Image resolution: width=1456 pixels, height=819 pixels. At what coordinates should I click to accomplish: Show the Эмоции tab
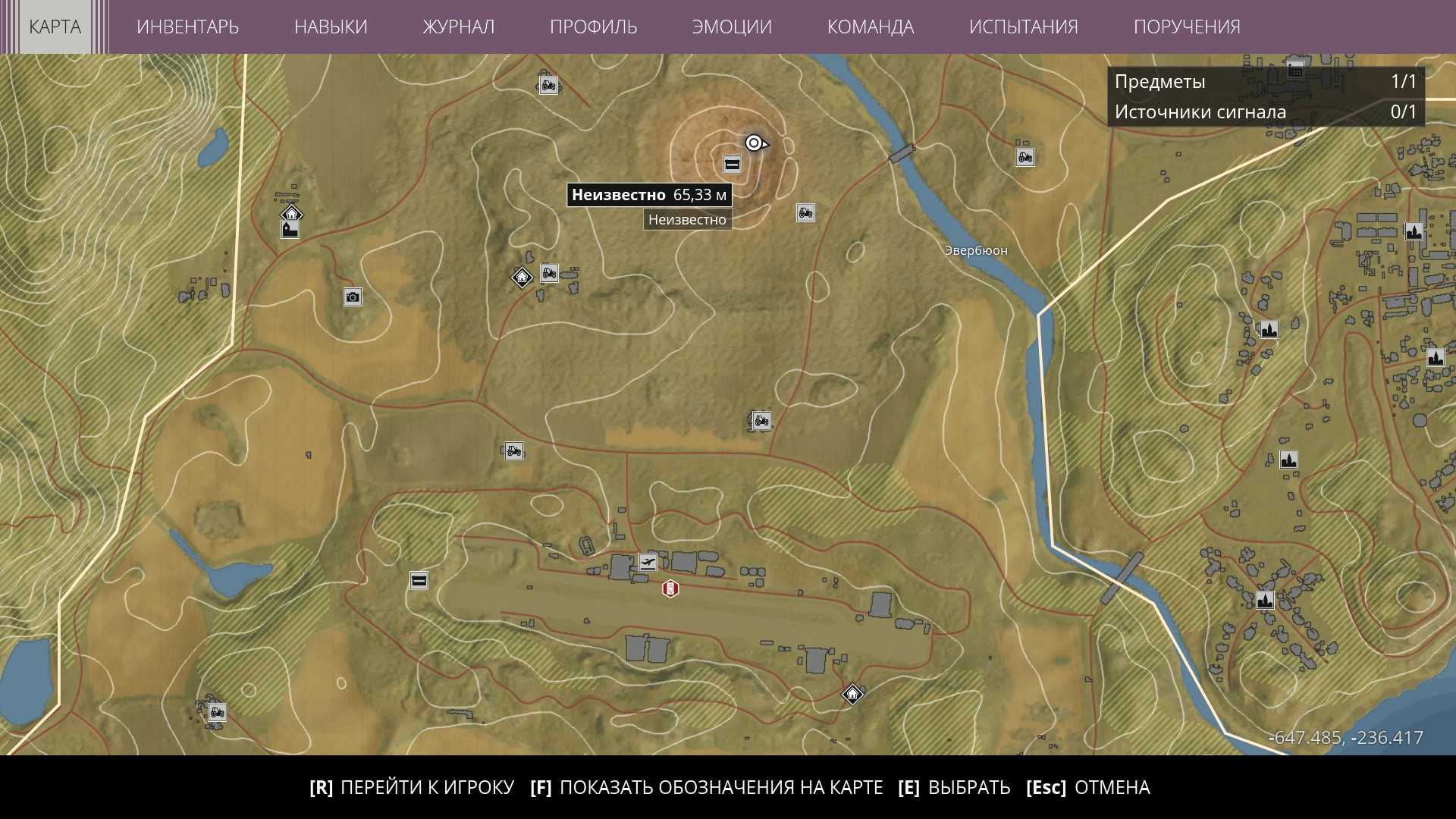click(732, 27)
